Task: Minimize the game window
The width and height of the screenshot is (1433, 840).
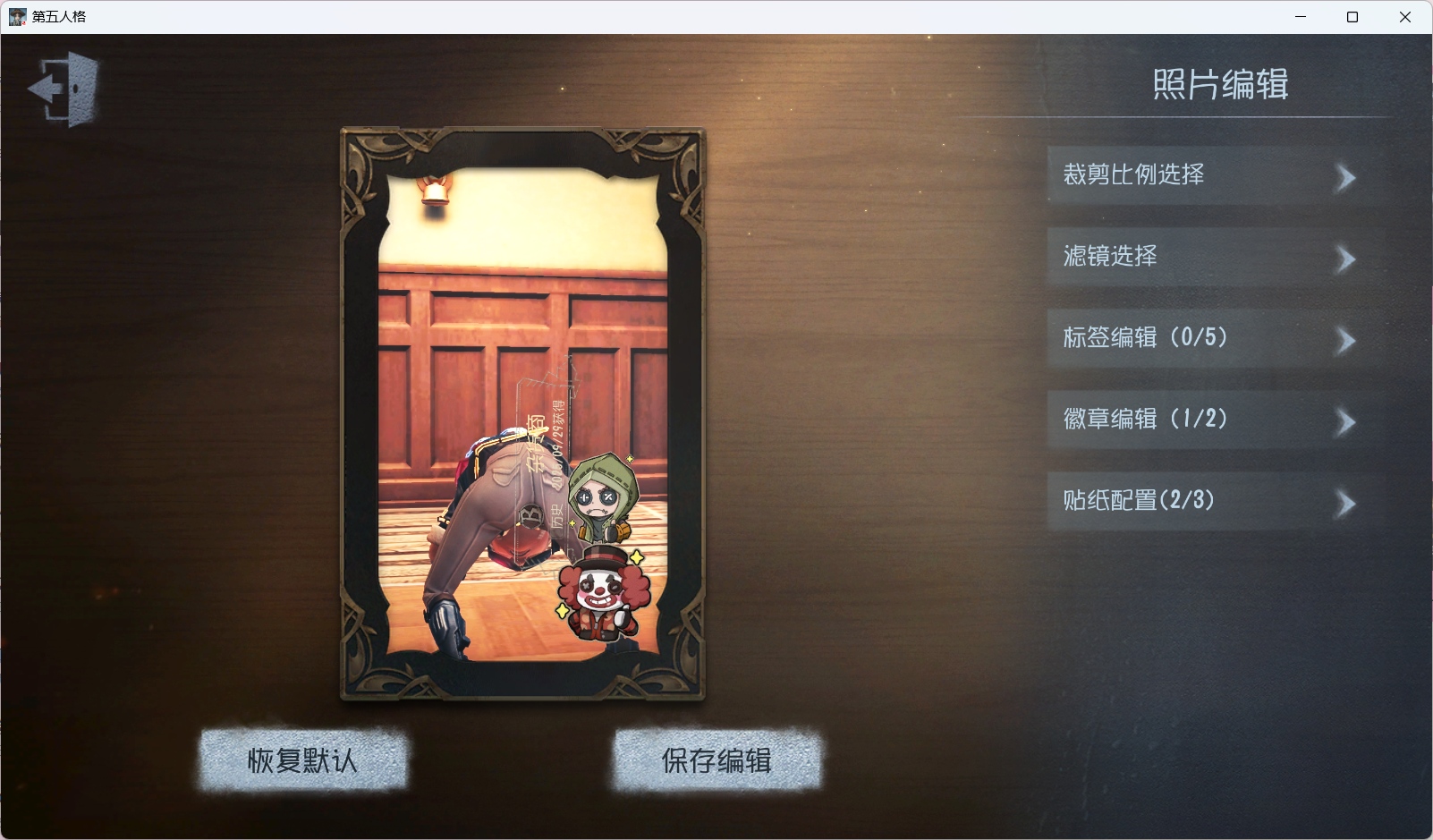Action: (1301, 17)
